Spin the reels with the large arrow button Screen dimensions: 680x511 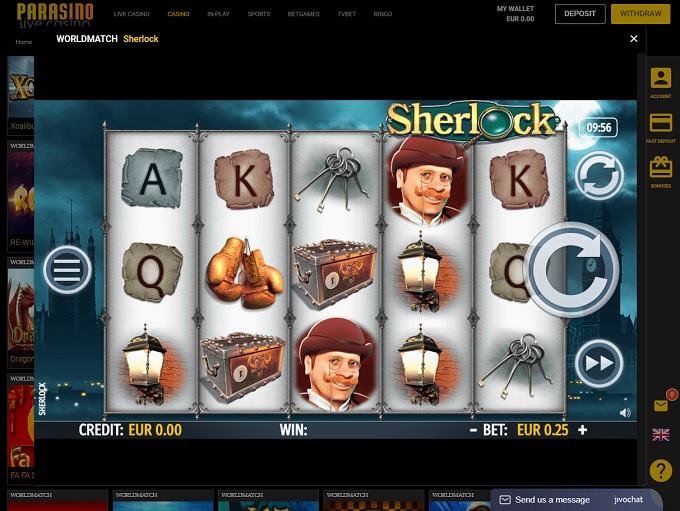coord(572,269)
